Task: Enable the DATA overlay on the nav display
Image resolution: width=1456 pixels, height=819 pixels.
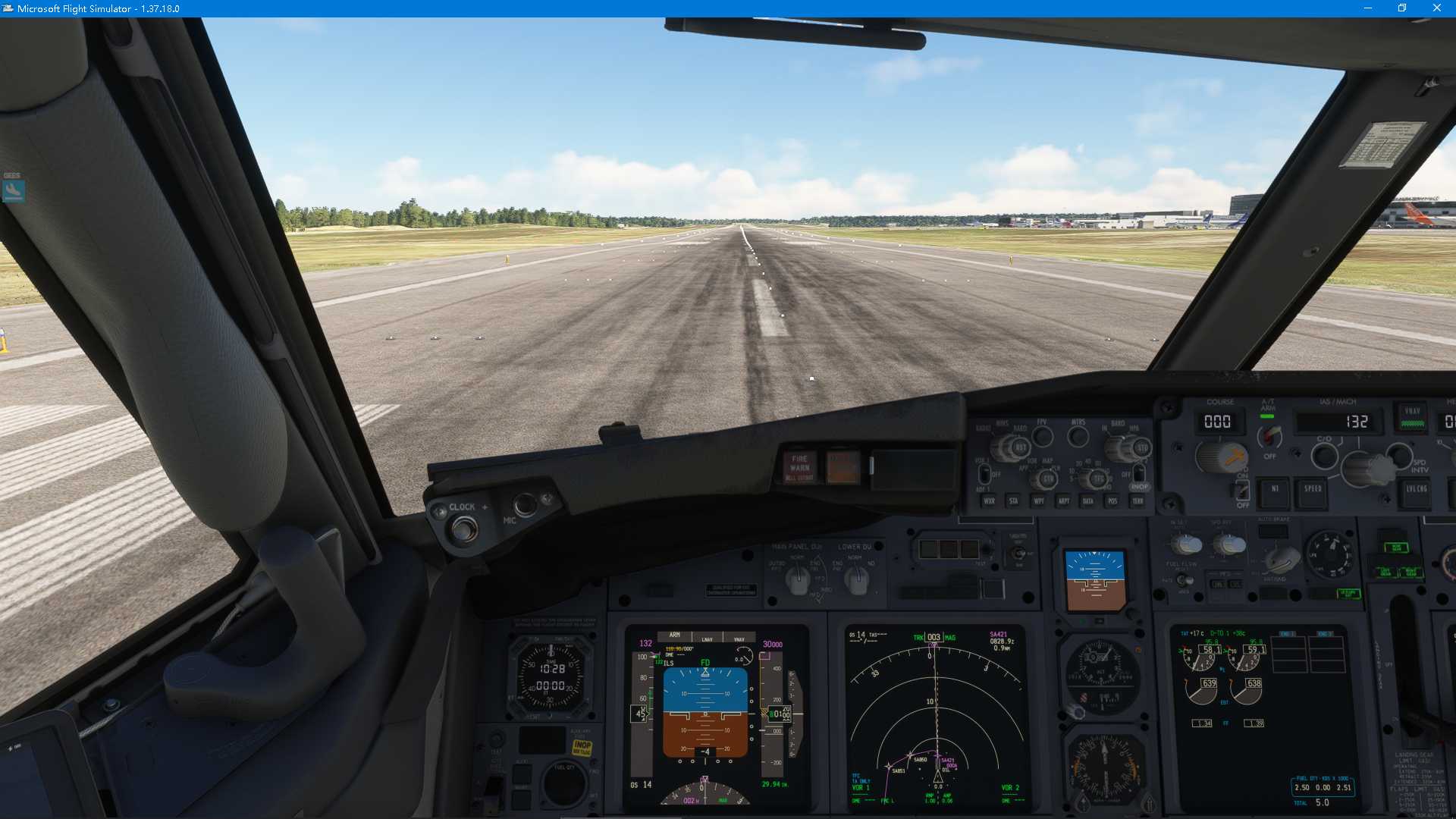Action: pyautogui.click(x=1087, y=502)
